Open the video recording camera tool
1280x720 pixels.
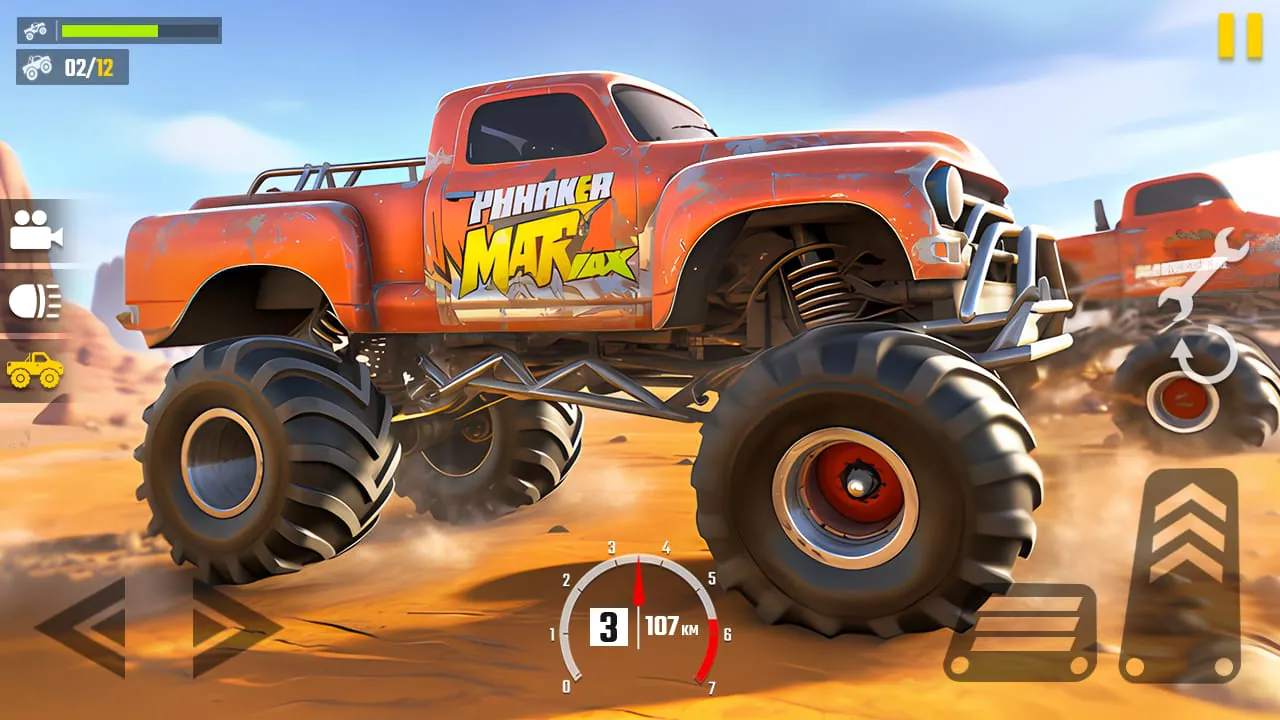click(x=35, y=234)
